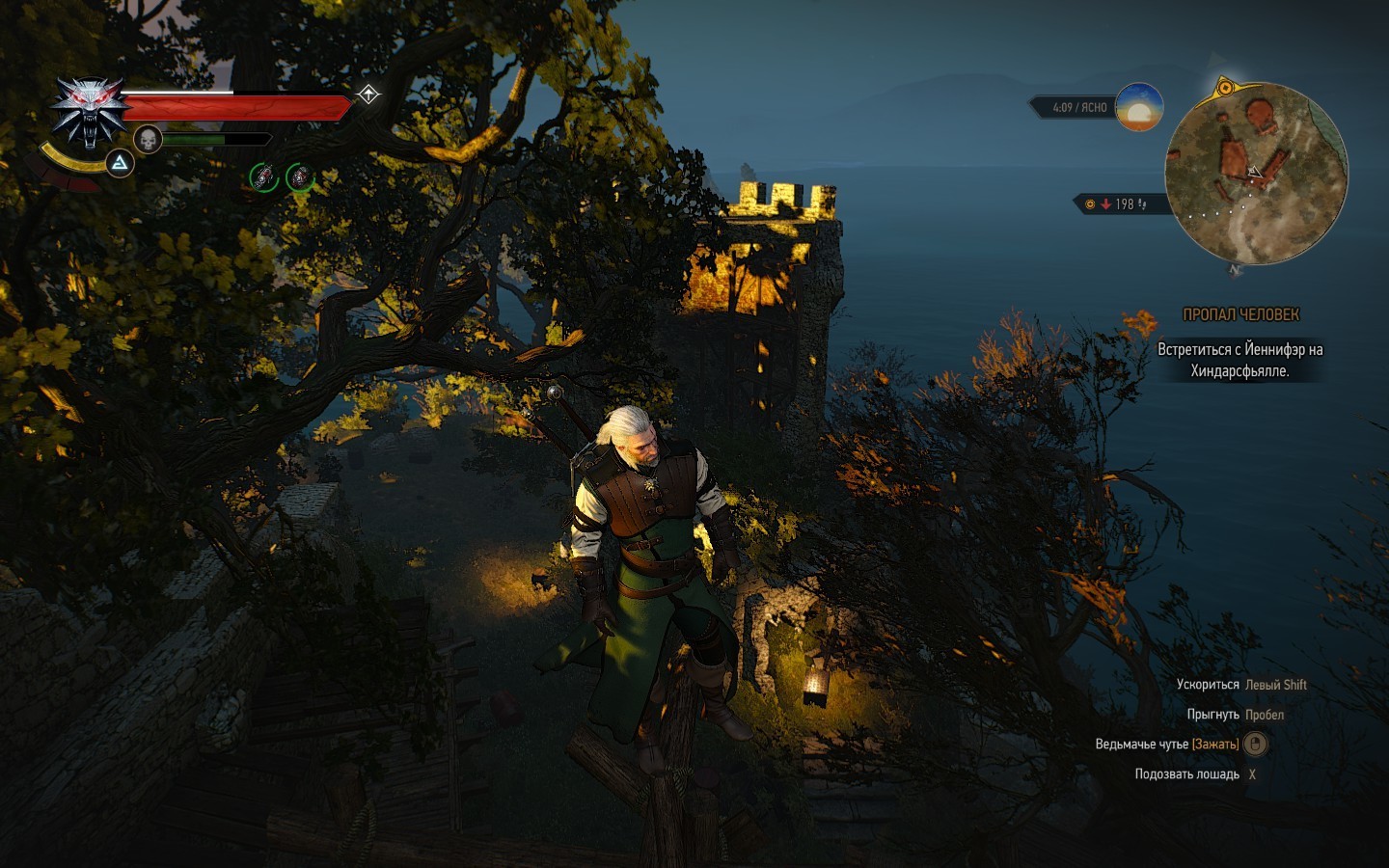This screenshot has height=868, width=1389.
Task: Select the tracked quest title "Пропал человек"
Action: click(1240, 314)
